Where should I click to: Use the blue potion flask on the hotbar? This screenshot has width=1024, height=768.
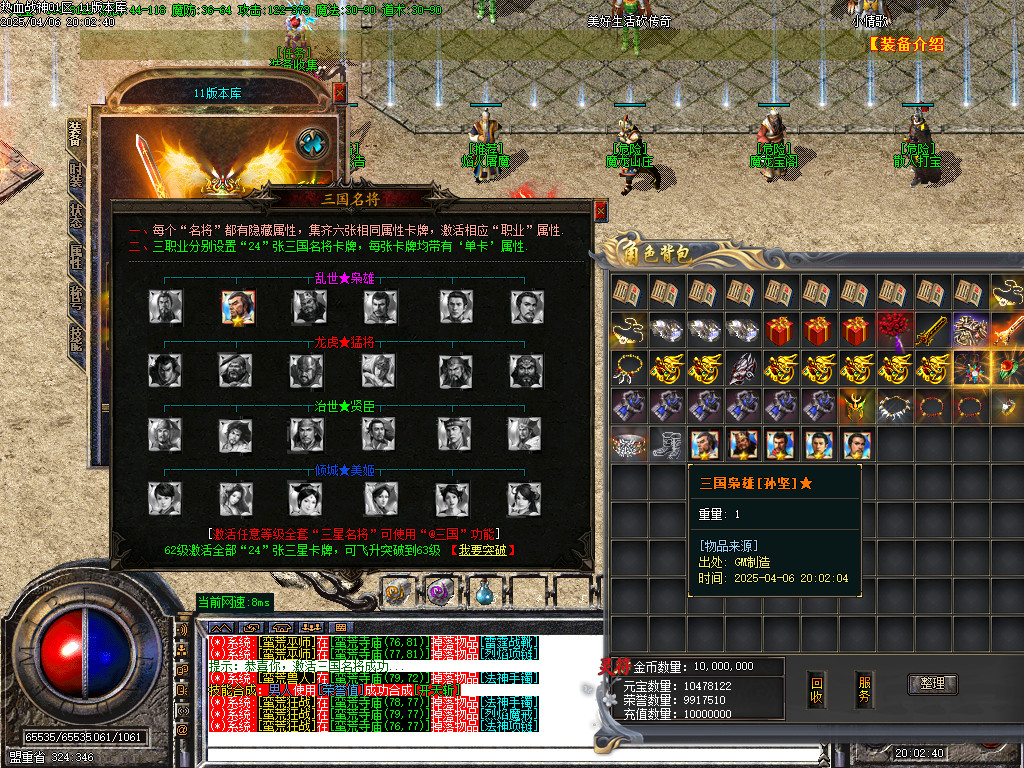pos(484,591)
